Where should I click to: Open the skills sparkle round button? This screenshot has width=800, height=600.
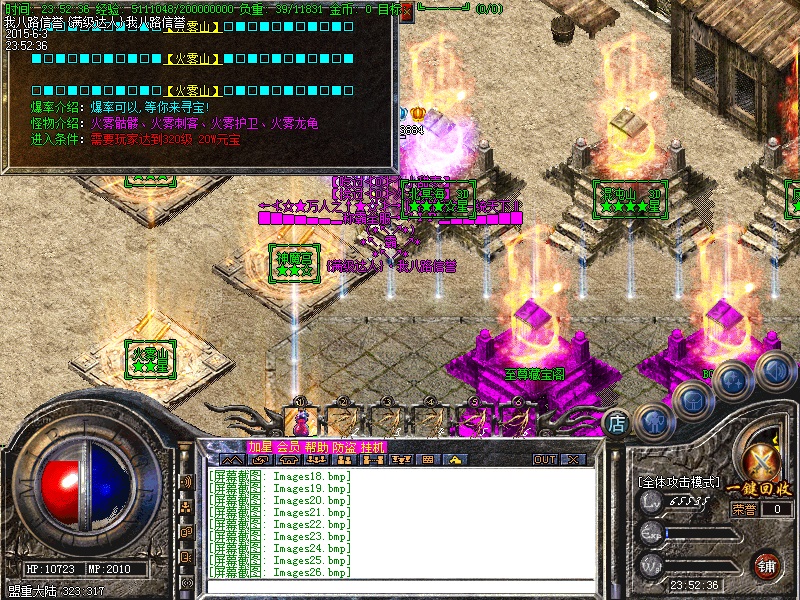click(732, 378)
